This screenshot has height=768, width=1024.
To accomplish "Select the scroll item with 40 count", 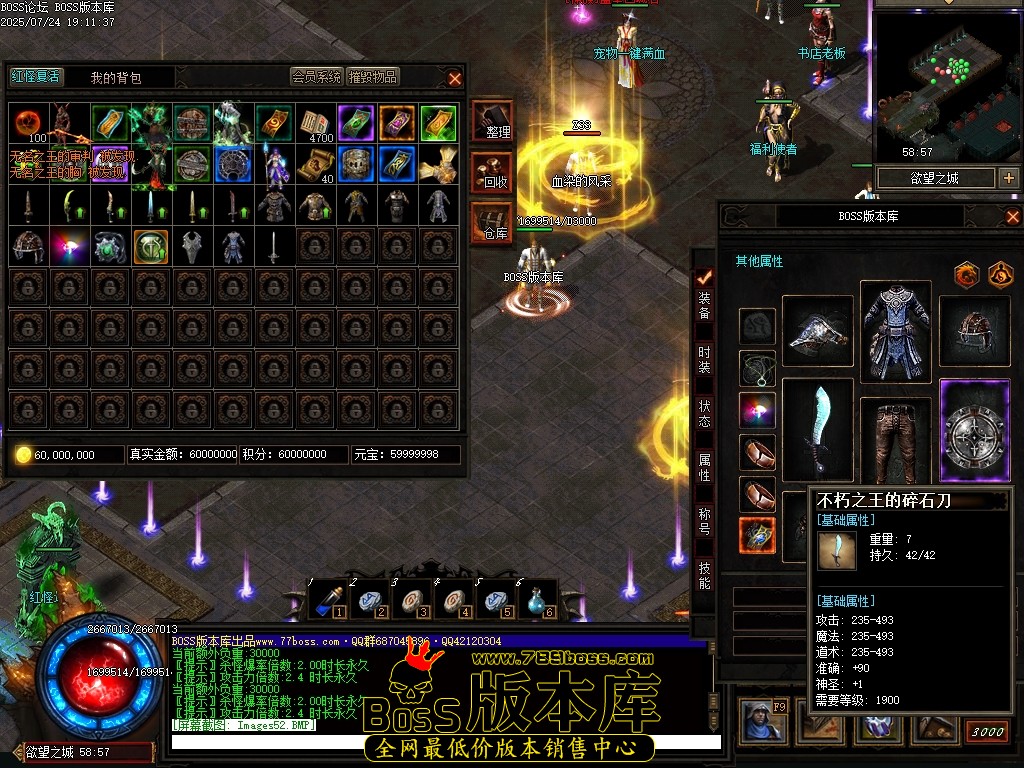I will pos(315,164).
